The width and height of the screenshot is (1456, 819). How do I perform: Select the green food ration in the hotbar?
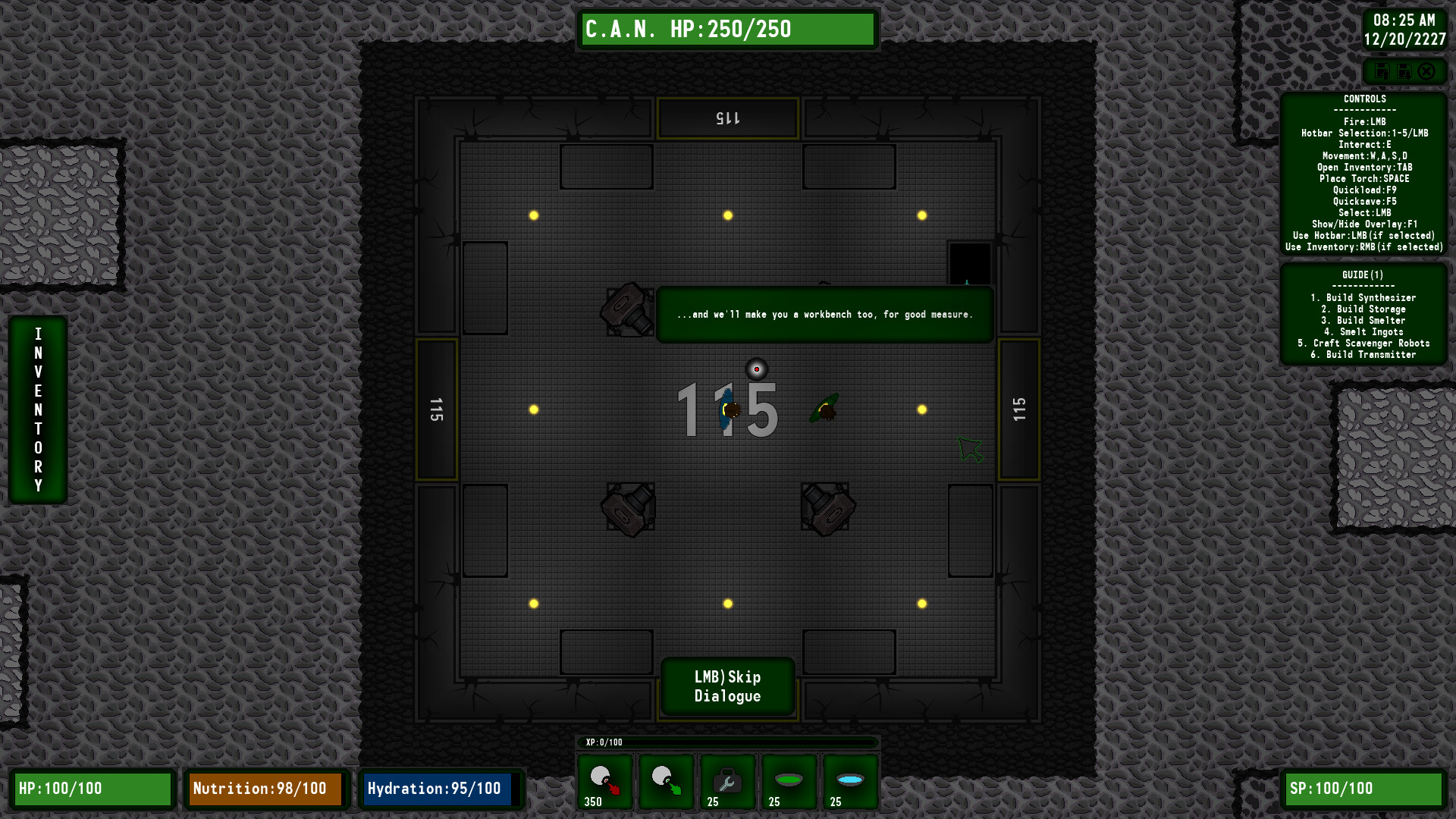pos(789,782)
